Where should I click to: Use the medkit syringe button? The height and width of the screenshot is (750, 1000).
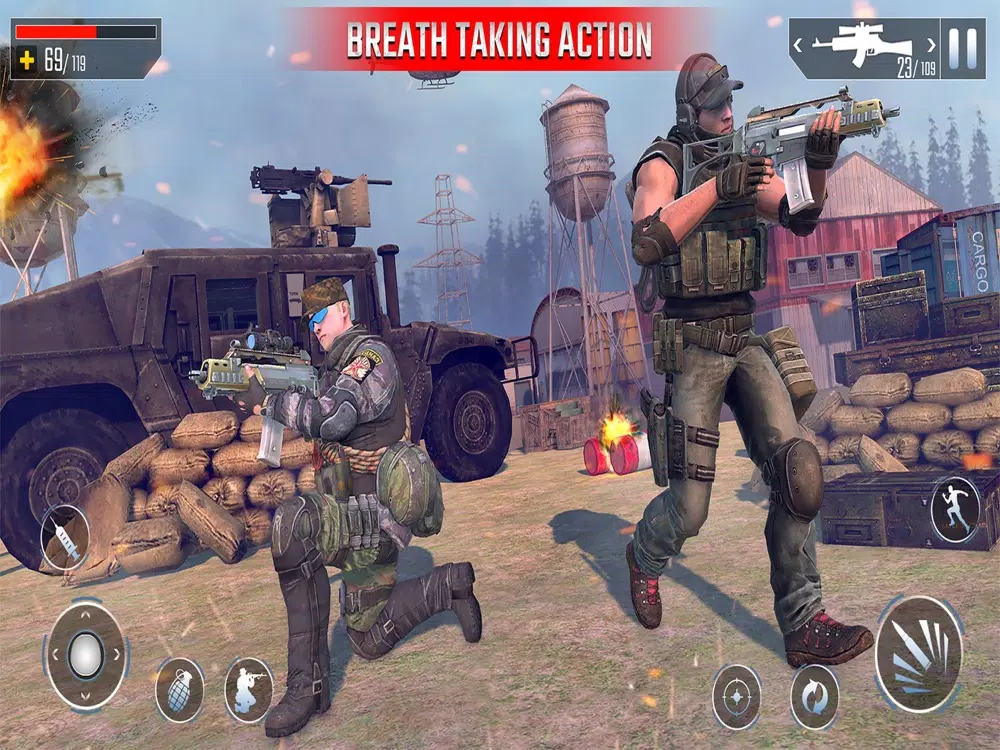click(x=65, y=540)
